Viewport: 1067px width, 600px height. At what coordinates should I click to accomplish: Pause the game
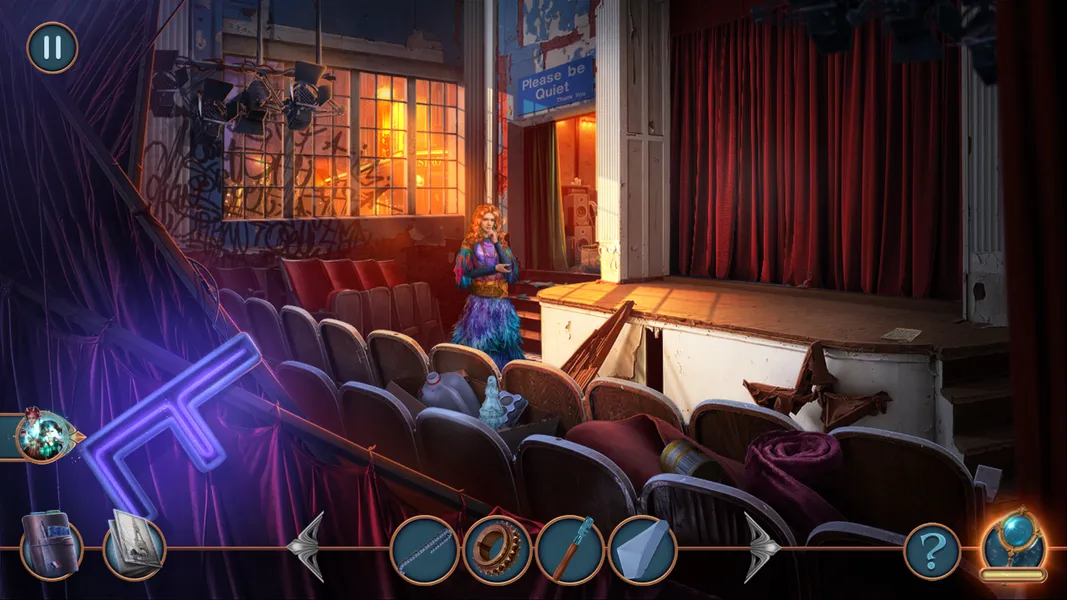52,48
